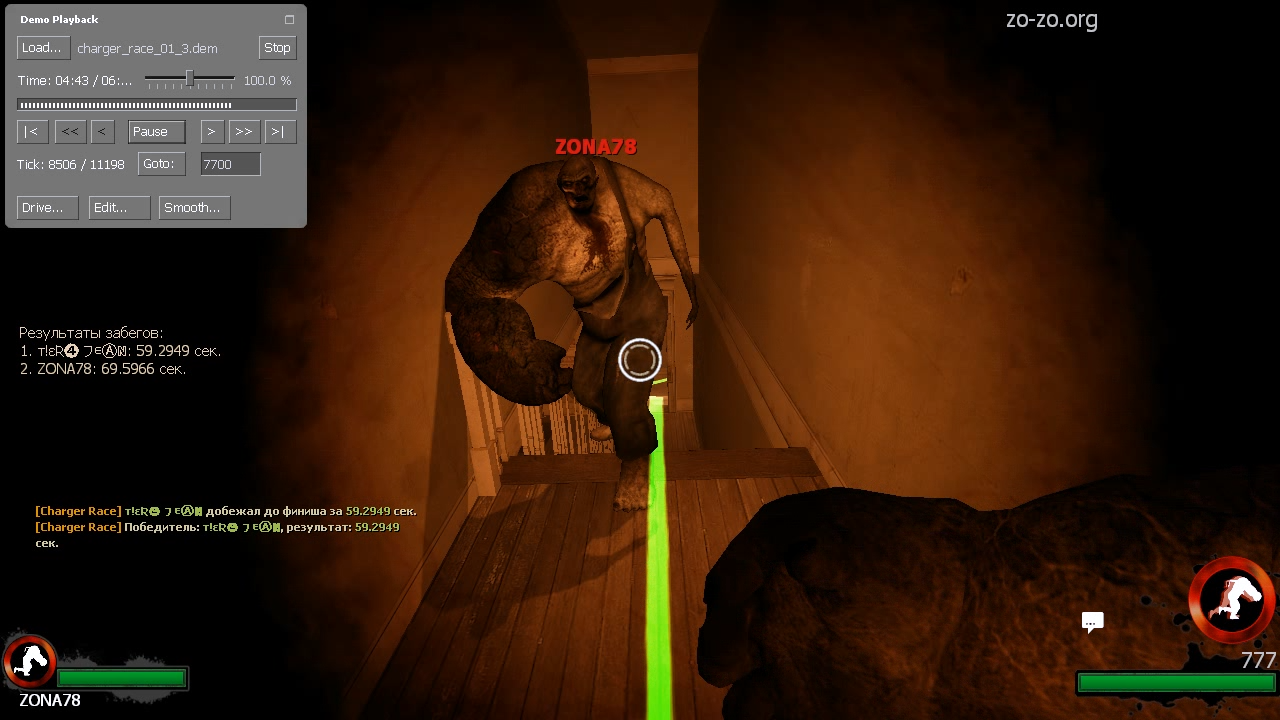Click the Goto: button
This screenshot has height=720, width=1280.
[160, 164]
